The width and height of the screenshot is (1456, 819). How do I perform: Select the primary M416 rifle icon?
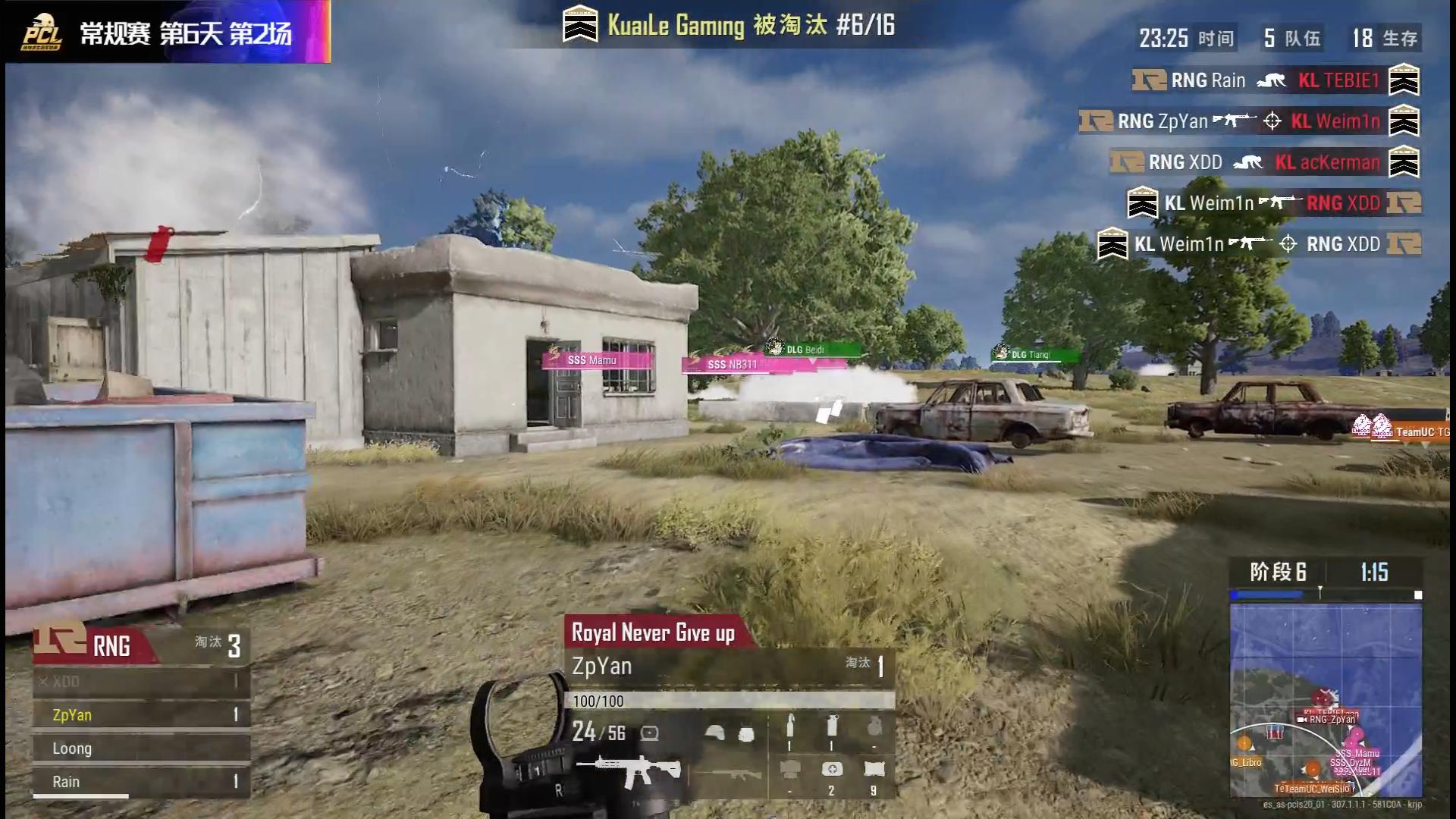628,770
